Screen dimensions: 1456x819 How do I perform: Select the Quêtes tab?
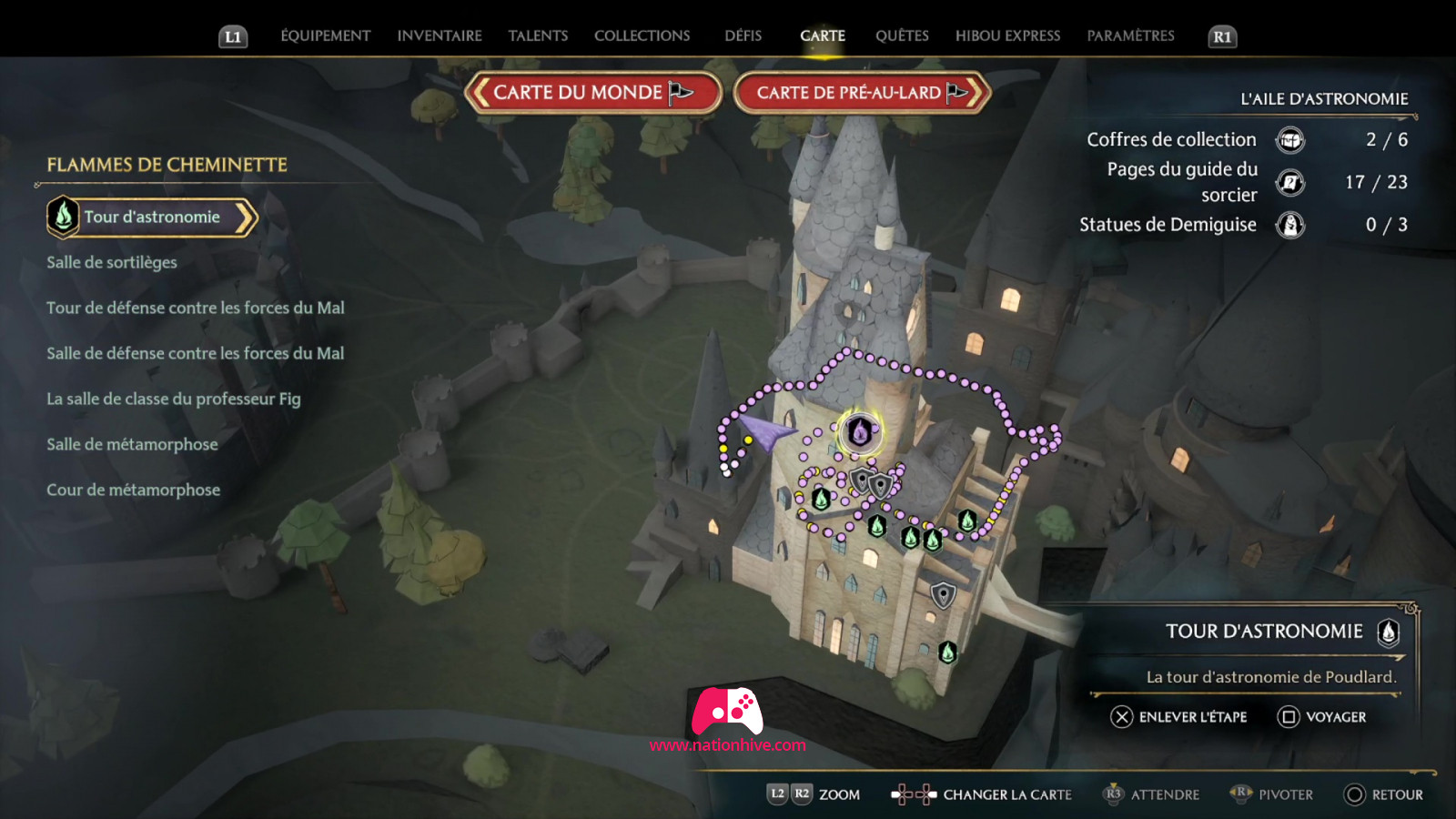tap(902, 35)
